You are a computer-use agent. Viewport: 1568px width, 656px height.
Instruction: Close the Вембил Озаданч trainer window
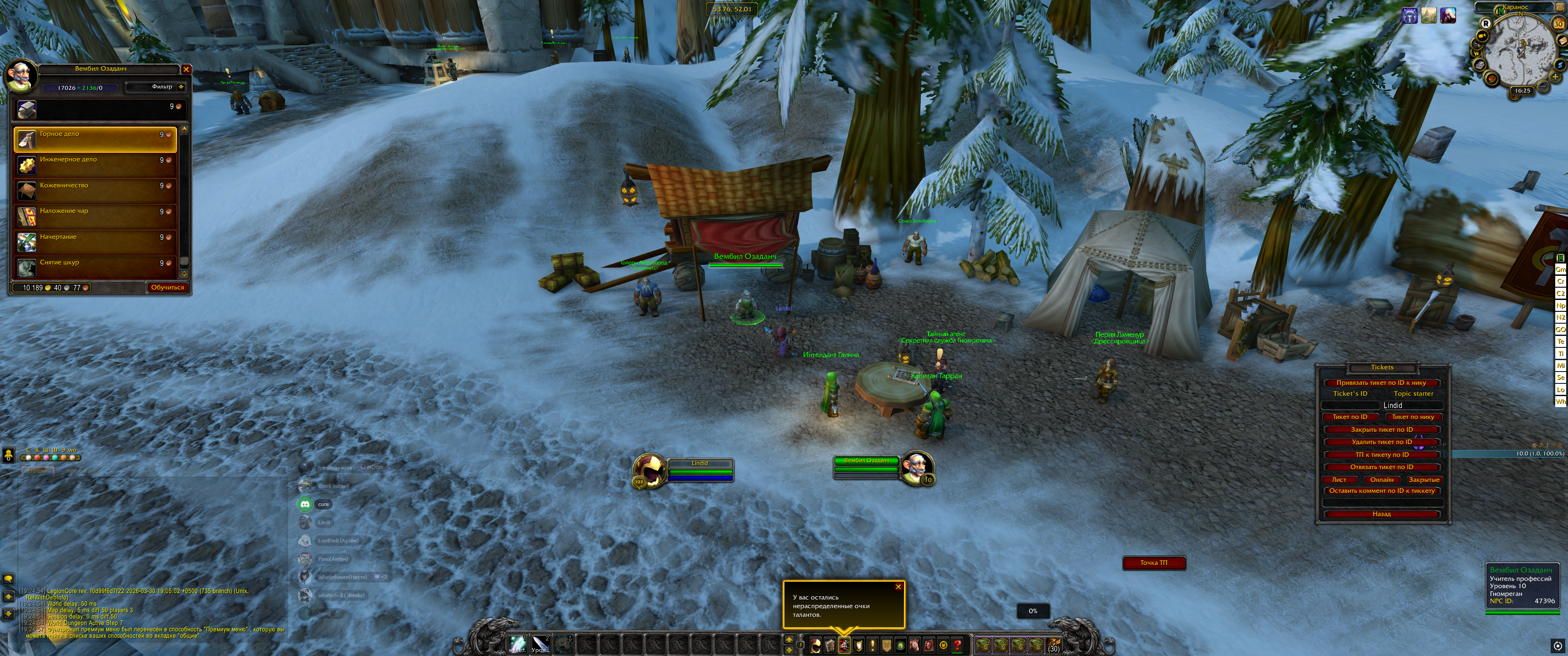click(186, 69)
